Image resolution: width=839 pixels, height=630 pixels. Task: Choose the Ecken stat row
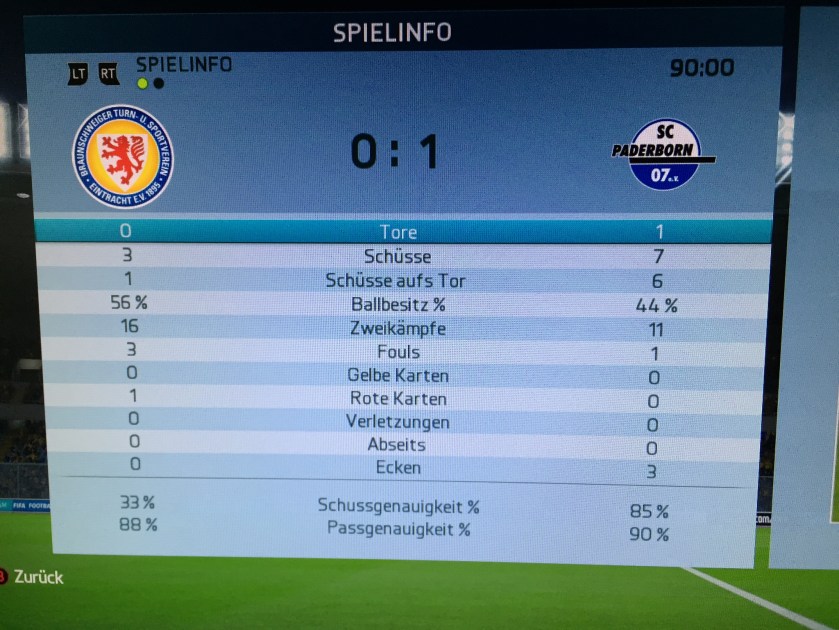pos(397,468)
